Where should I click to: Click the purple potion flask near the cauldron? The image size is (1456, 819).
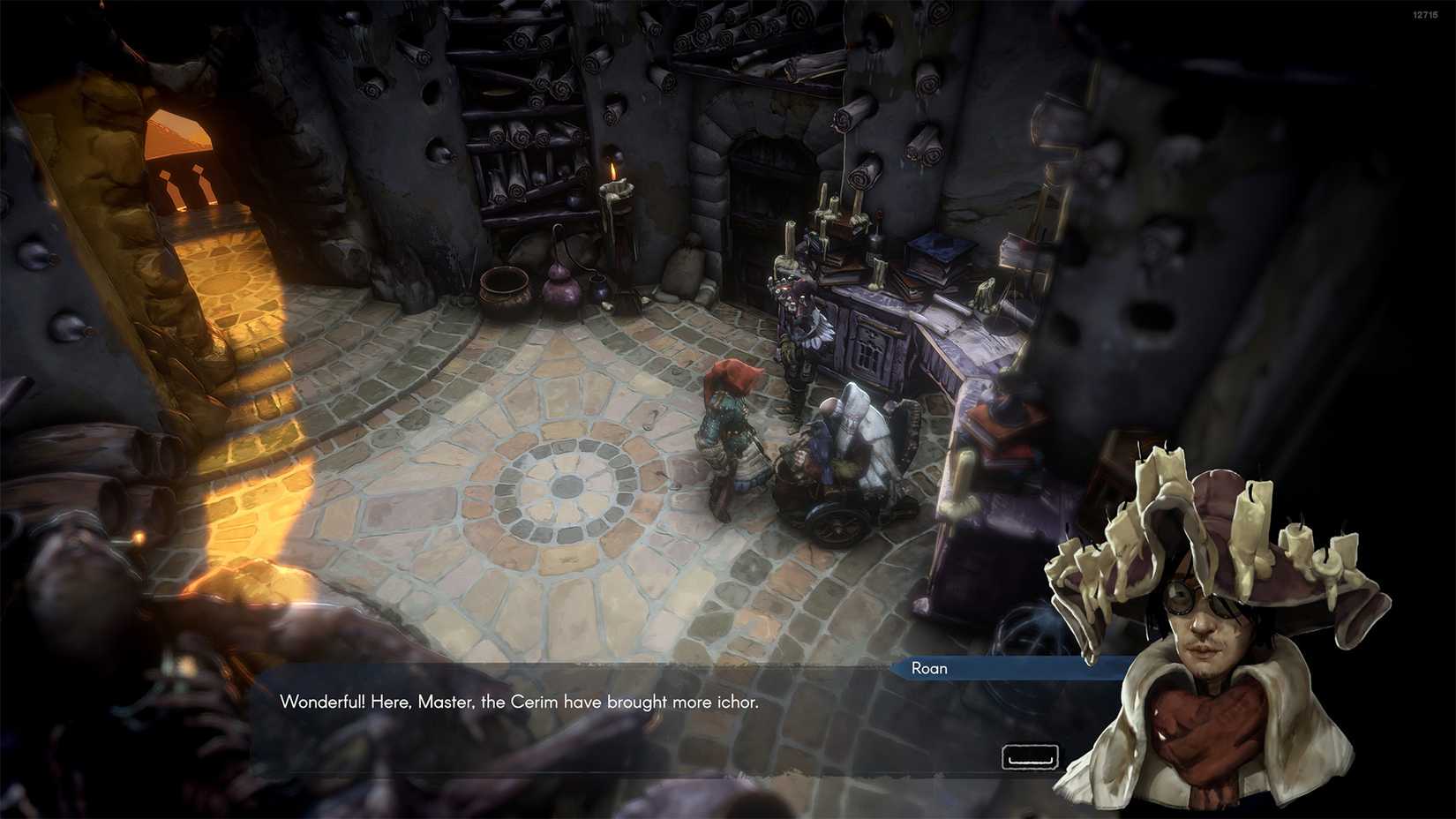click(562, 284)
